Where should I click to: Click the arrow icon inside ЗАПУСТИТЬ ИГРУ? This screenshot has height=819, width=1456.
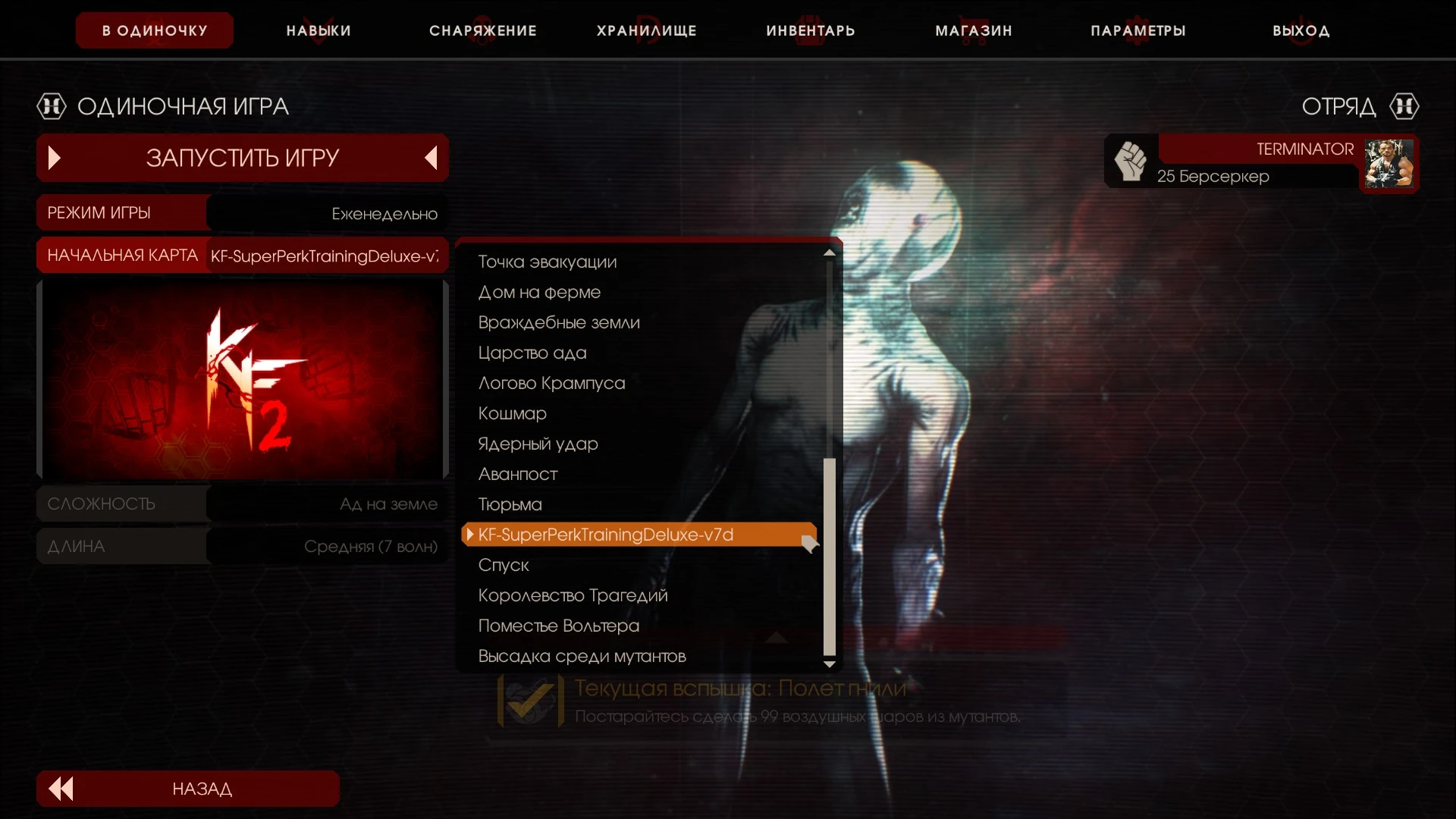[53, 158]
